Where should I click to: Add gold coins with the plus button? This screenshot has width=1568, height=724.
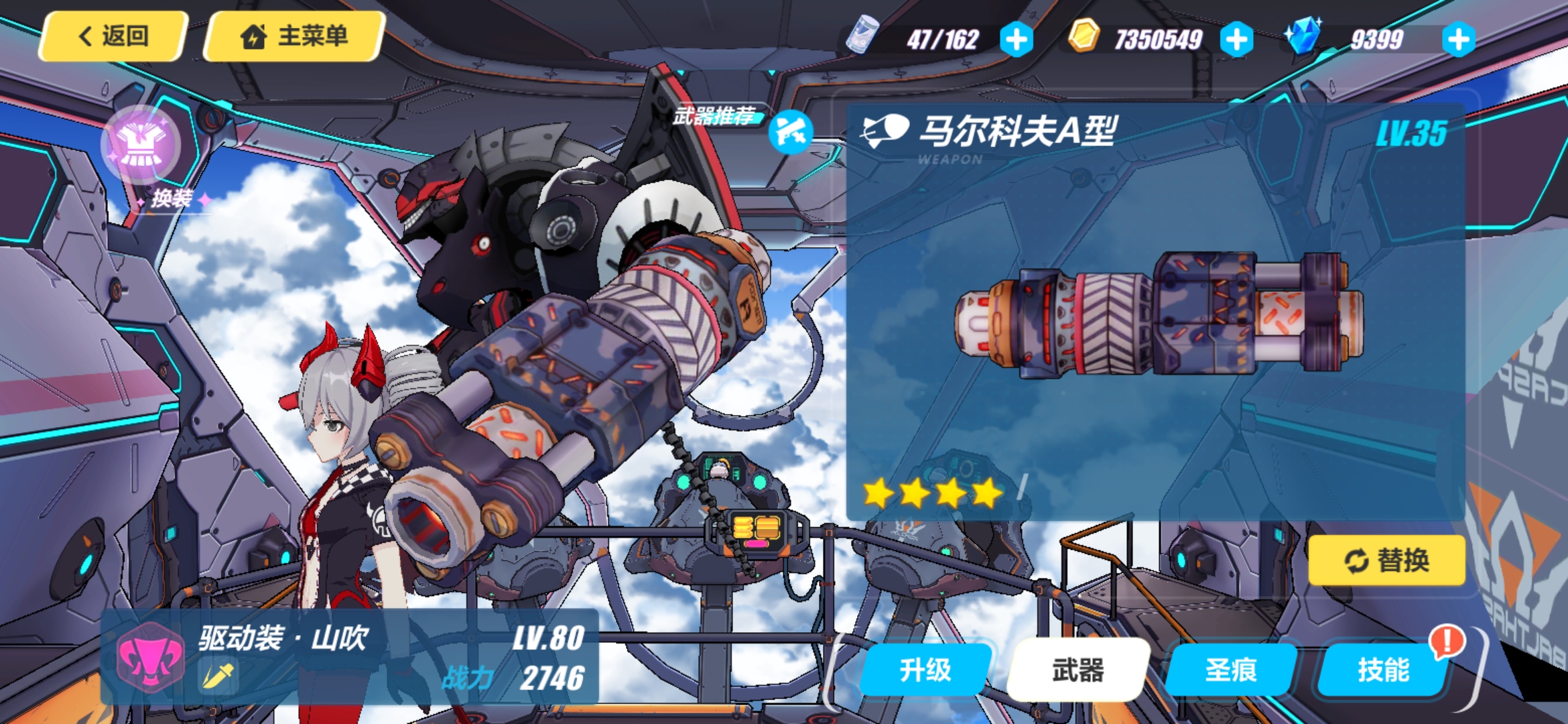point(1236,40)
